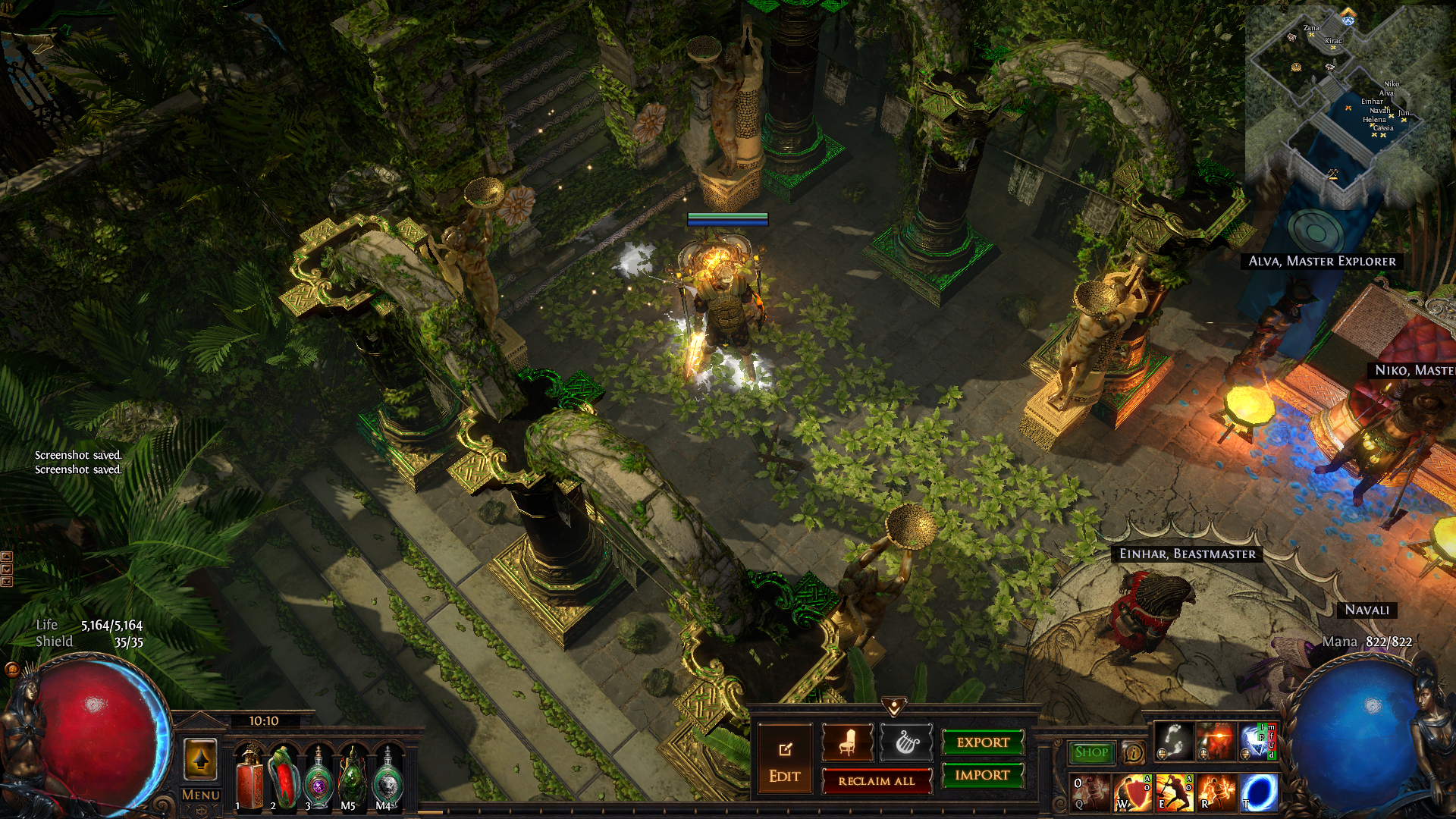Open the harp music button

906,742
